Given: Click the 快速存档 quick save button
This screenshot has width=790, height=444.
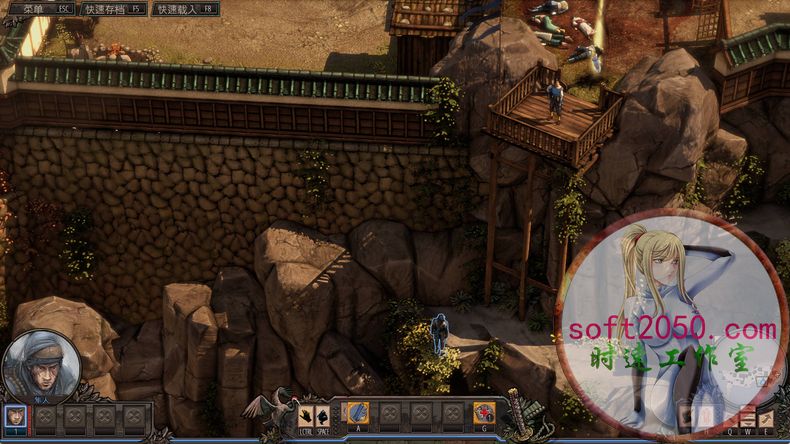Looking at the screenshot, I should 111,9.
